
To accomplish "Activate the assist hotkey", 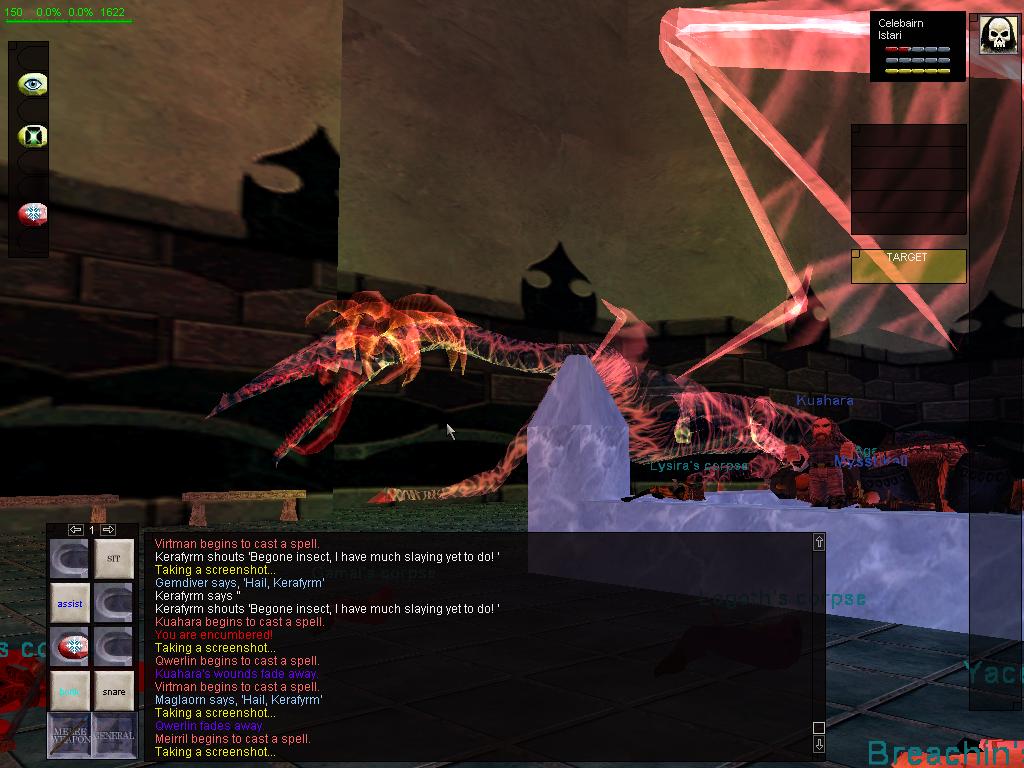I will click(x=70, y=604).
